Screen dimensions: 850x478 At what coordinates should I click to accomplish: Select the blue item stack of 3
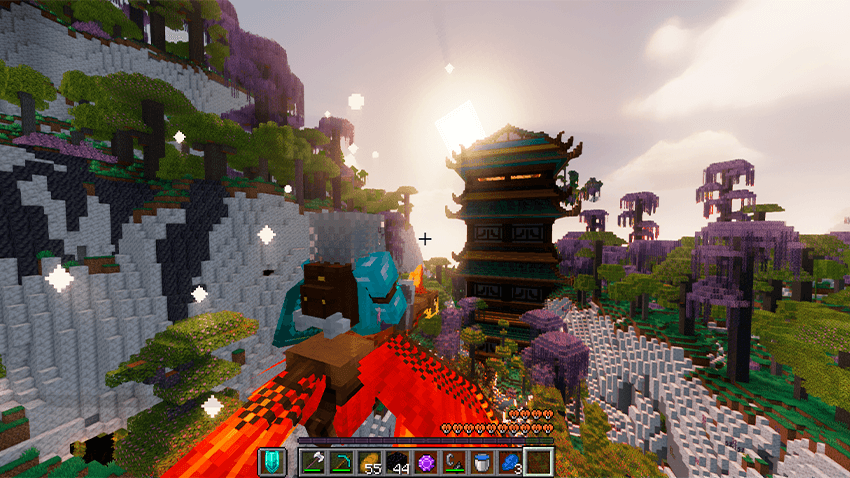510,462
